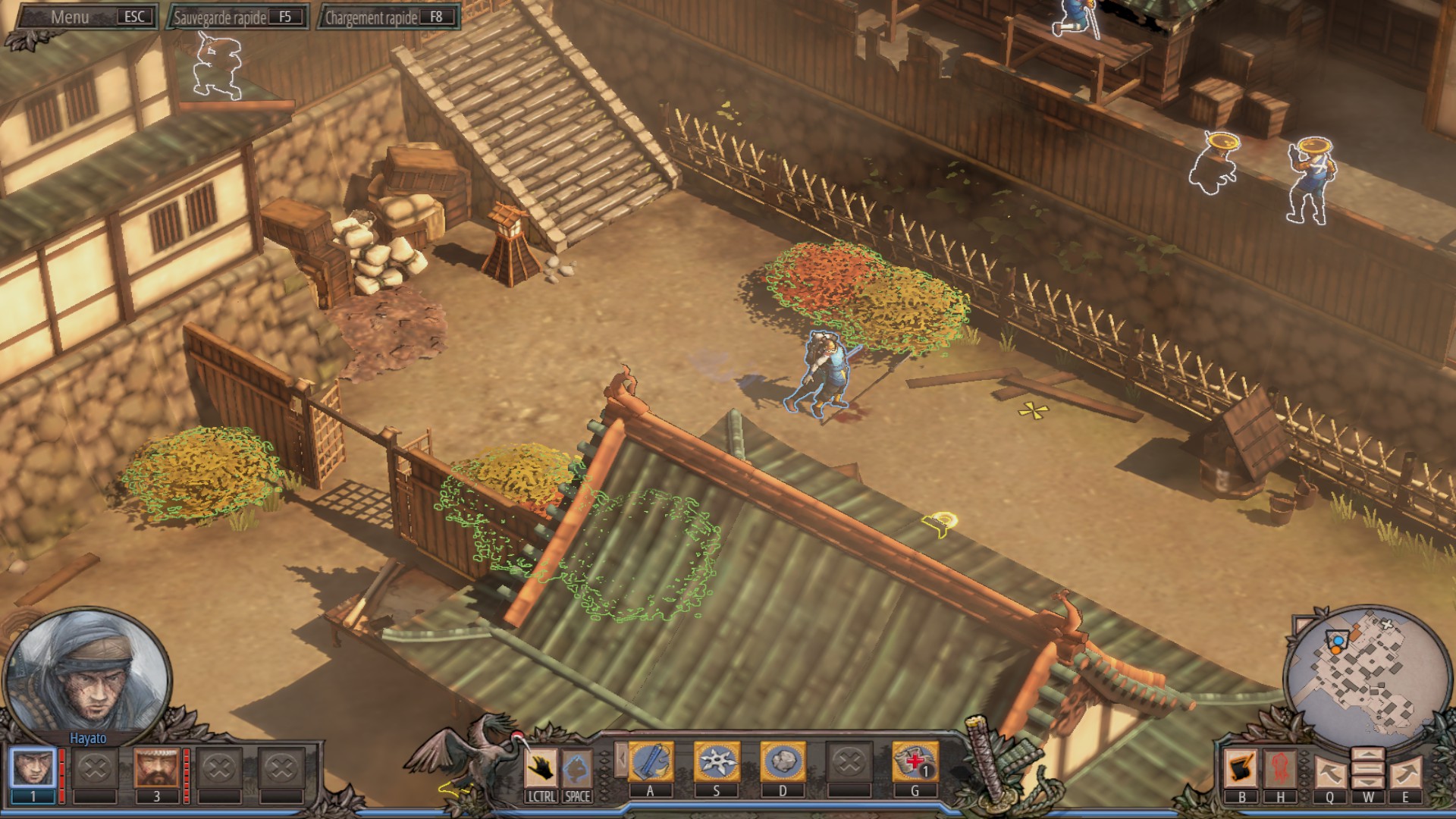Select the shuriken ability
Screen dimensions: 1456x819
[x=716, y=762]
